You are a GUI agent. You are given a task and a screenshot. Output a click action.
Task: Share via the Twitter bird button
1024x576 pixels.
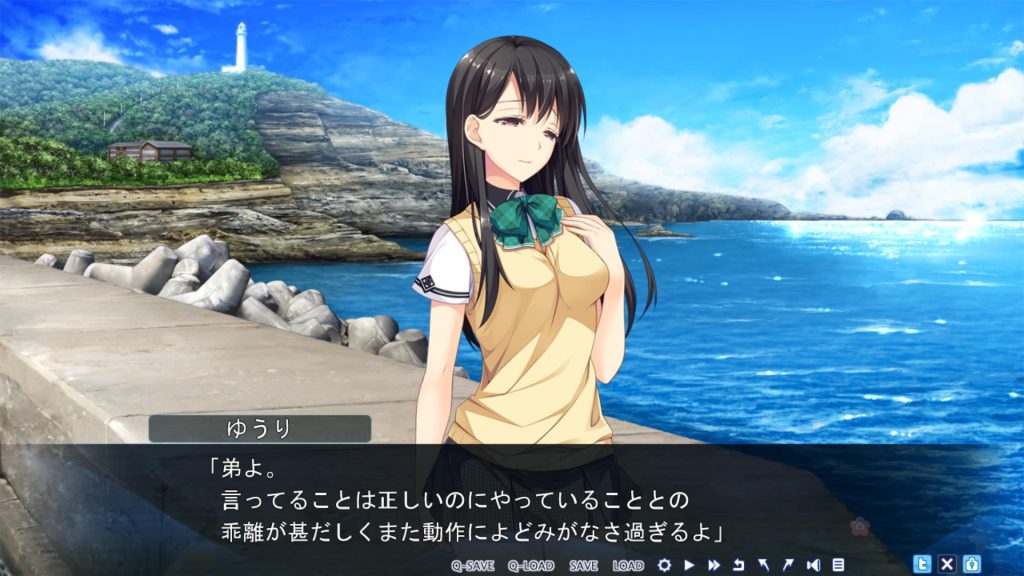click(x=923, y=564)
